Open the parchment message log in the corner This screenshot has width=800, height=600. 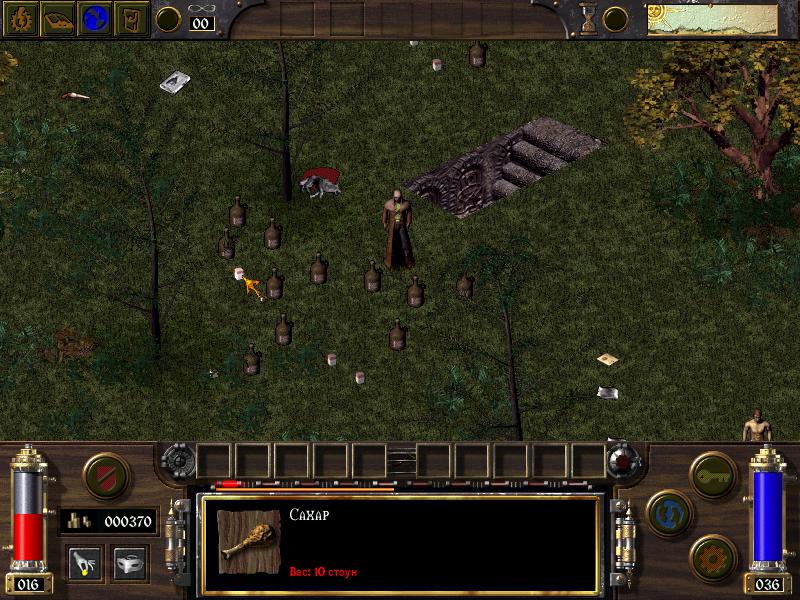(x=720, y=19)
